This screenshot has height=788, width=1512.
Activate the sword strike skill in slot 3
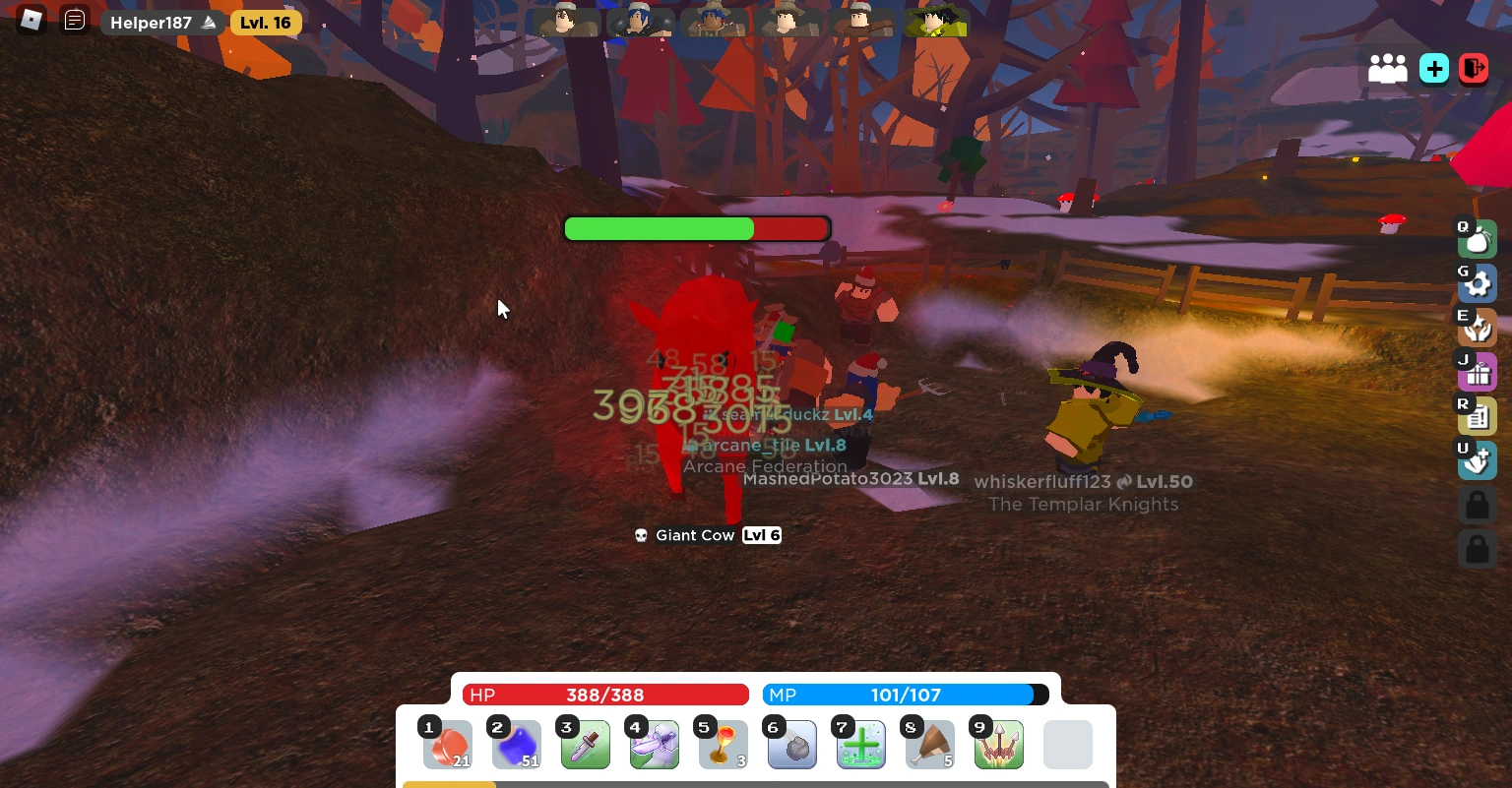tap(585, 745)
